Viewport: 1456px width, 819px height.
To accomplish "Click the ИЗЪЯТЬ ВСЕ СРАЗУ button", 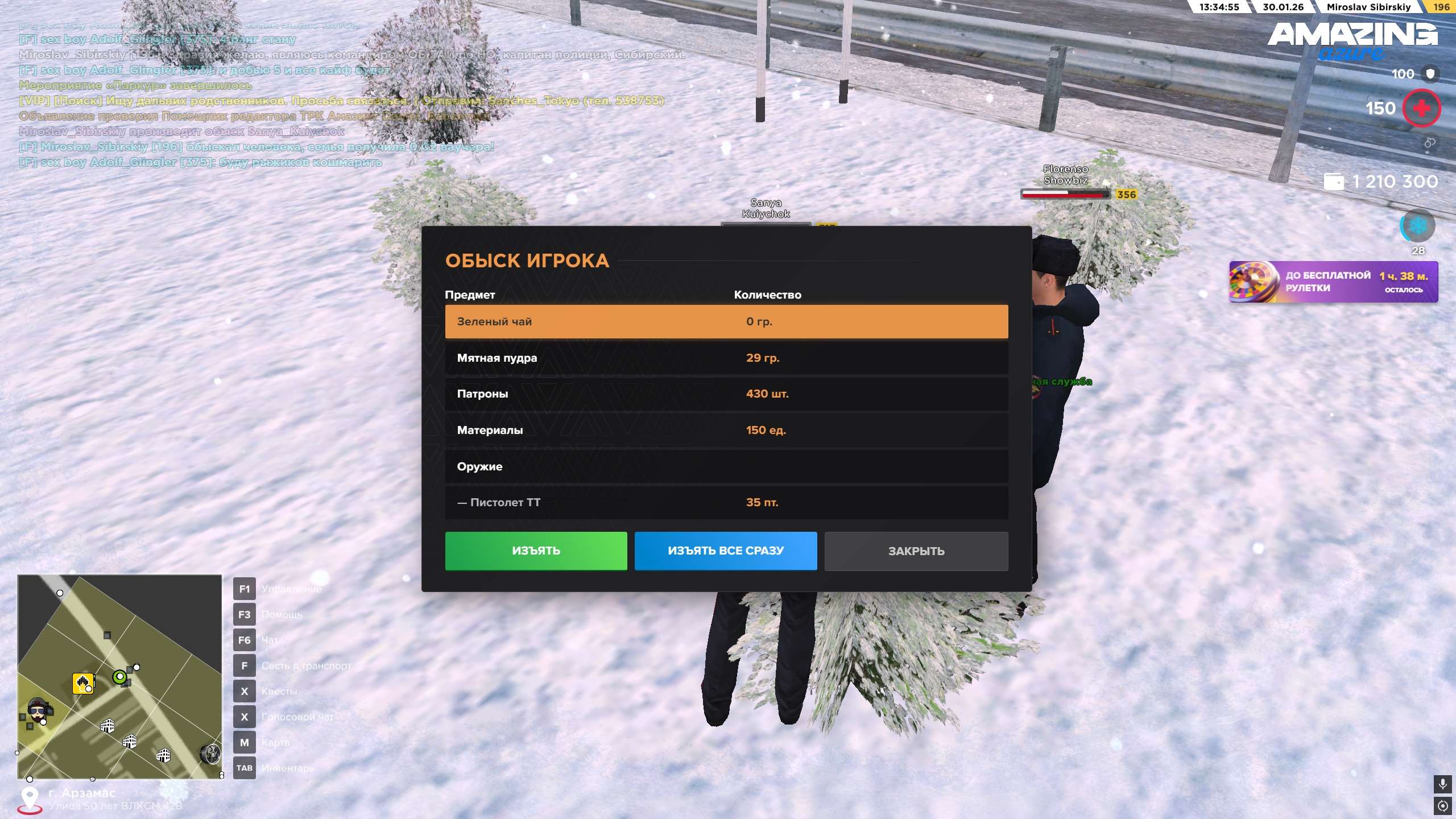I will [x=725, y=551].
